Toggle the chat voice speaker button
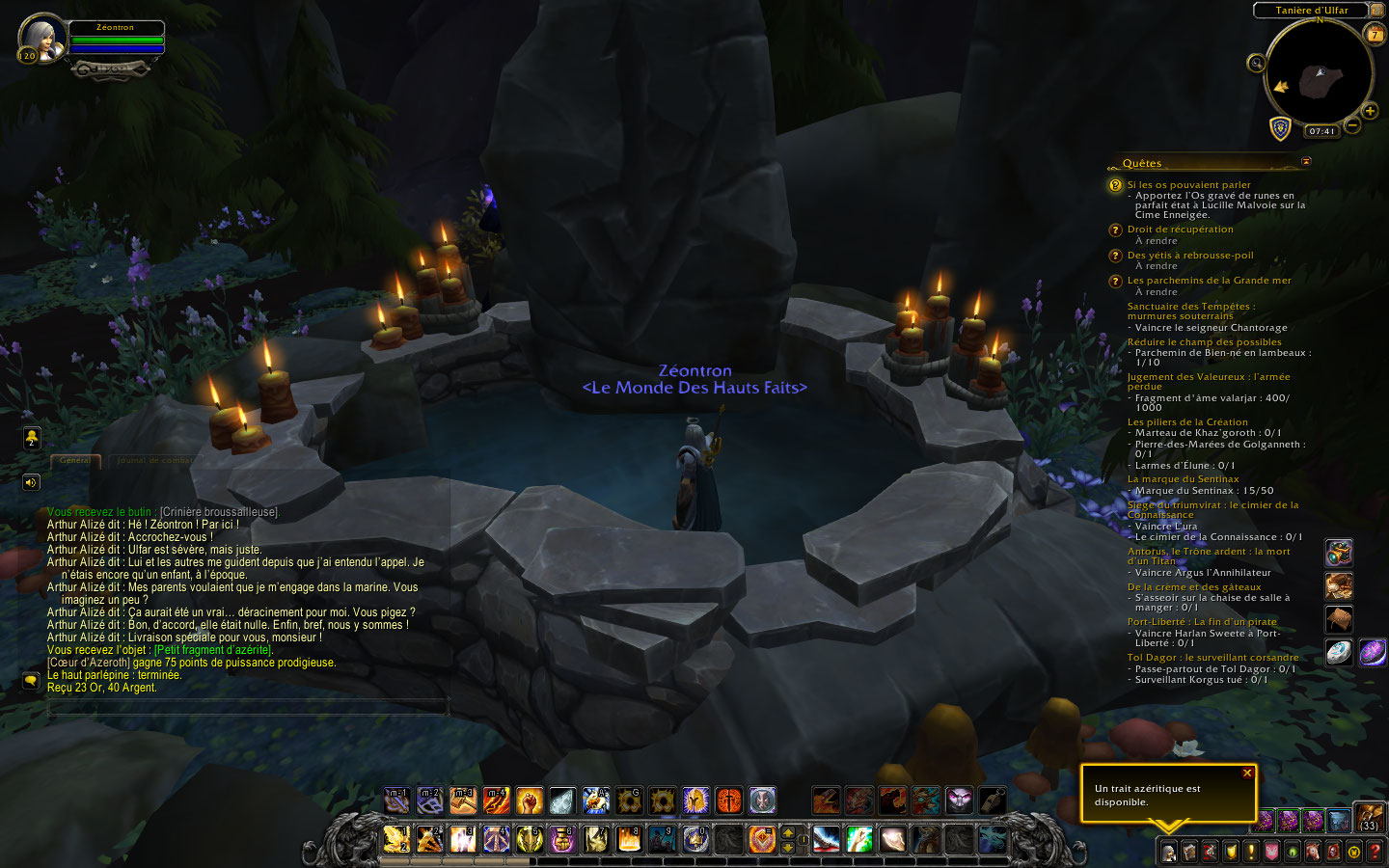This screenshot has height=868, width=1389. 31,482
